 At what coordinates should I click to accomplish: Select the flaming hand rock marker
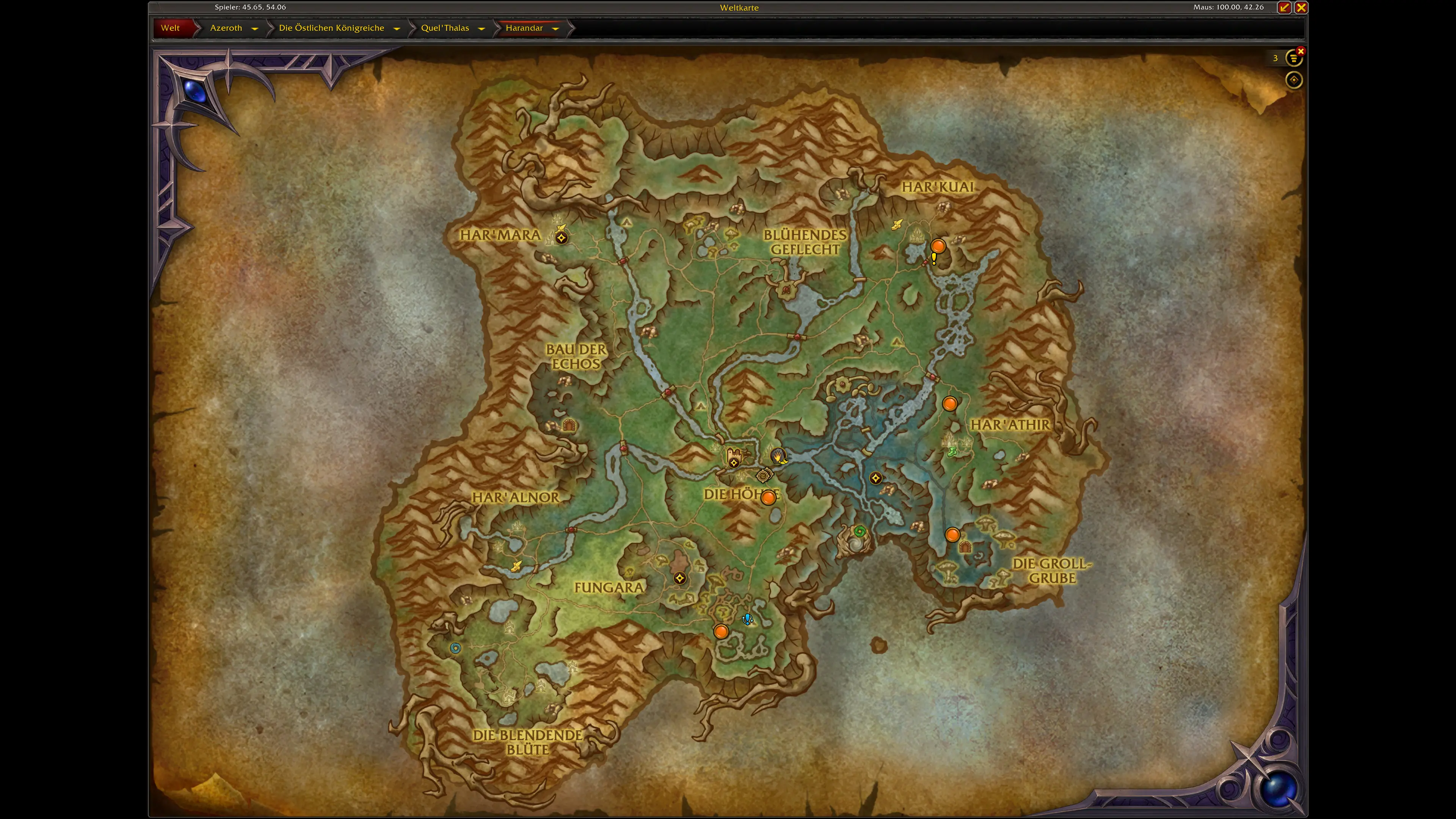[778, 455]
